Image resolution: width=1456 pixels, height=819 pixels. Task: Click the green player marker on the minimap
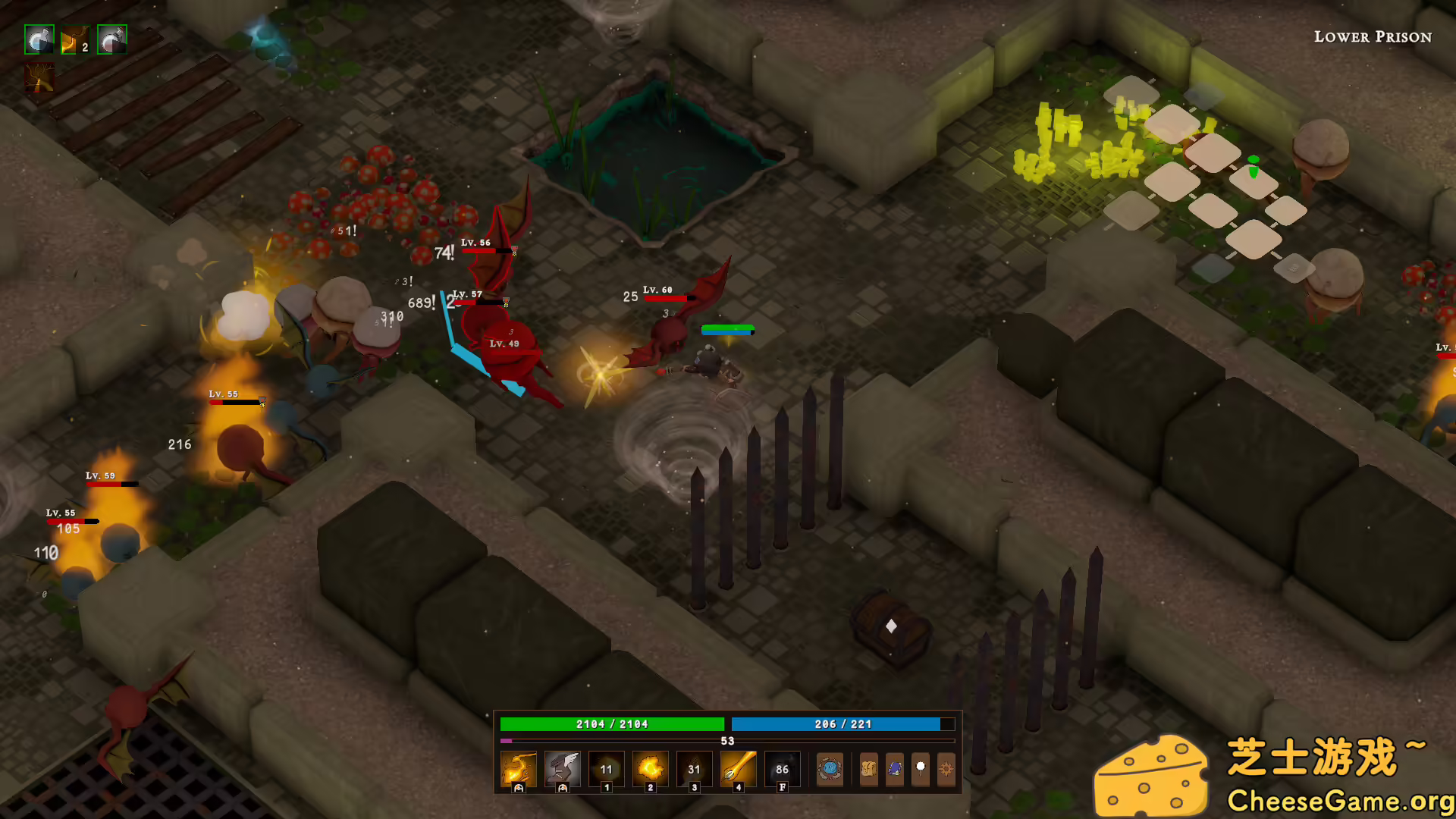[x=1253, y=166]
